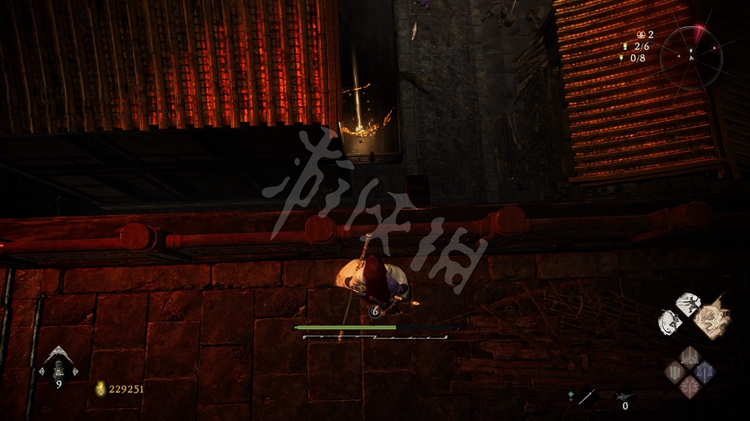Select the equipped sword weapon icon
The width and height of the screenshot is (750, 421).
coord(583,397)
